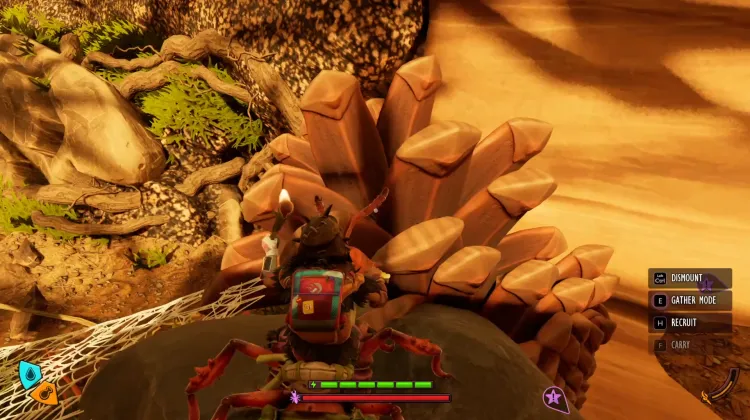Screen dimensions: 750x420
Task: Click the blue water droplet thirst icon
Action: pos(30,374)
